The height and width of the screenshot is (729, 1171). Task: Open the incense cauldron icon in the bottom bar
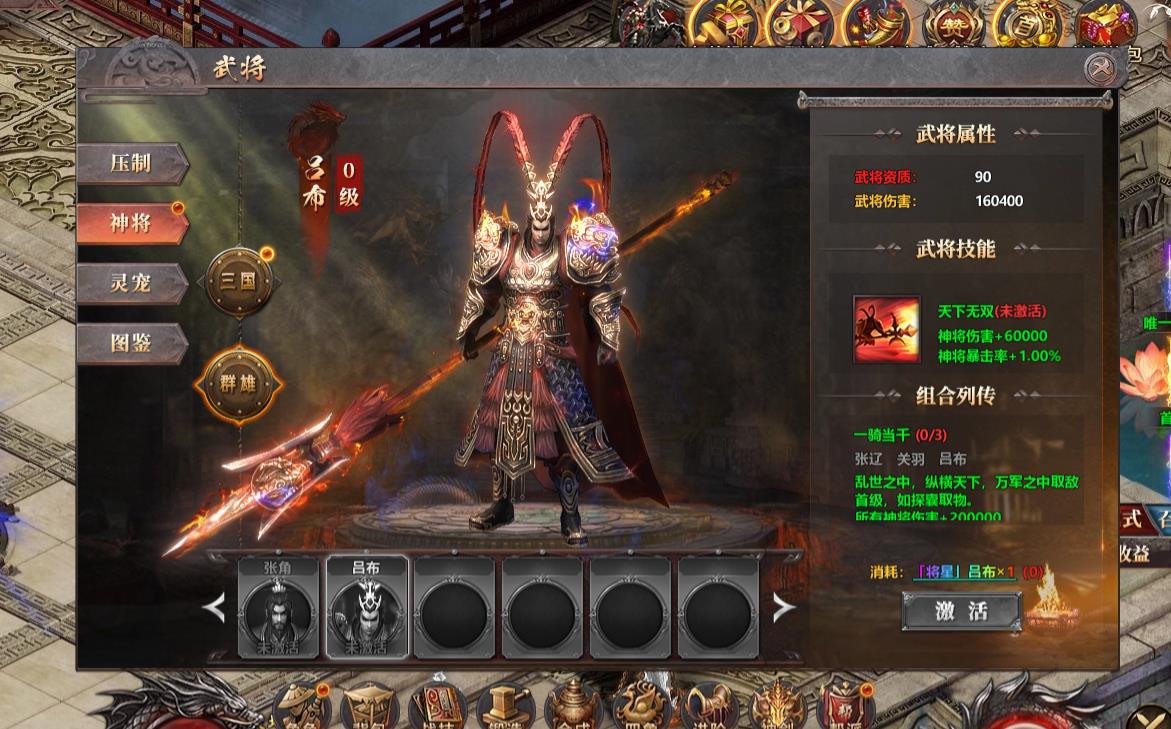pos(572,706)
